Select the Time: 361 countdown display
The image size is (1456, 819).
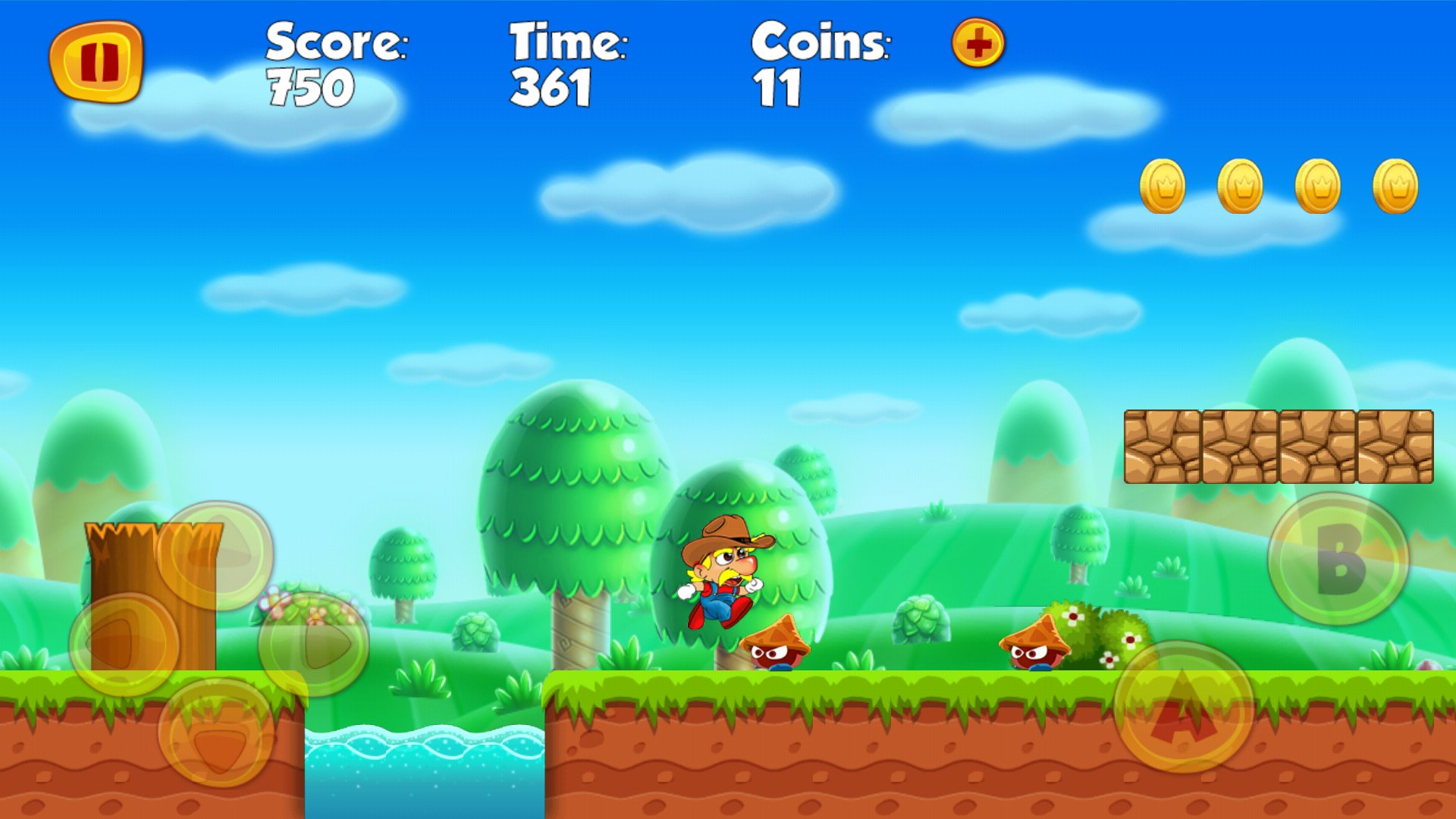click(x=567, y=64)
